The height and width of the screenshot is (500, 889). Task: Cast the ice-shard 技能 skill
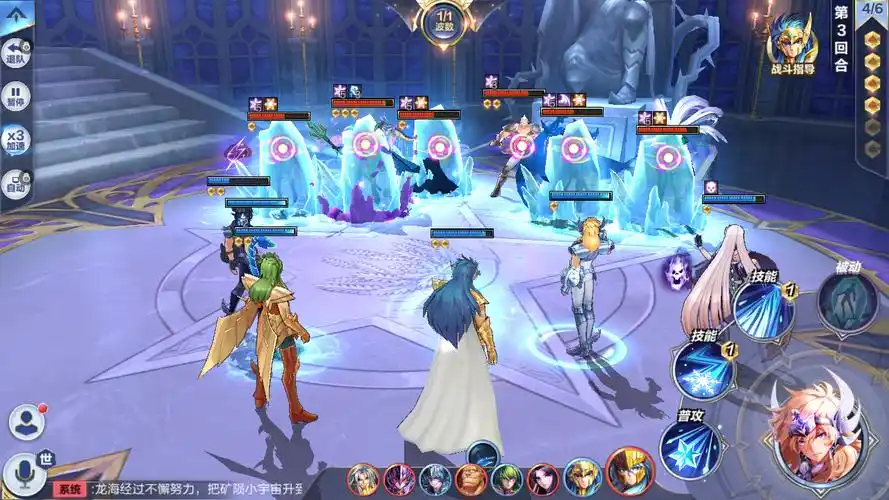(764, 308)
